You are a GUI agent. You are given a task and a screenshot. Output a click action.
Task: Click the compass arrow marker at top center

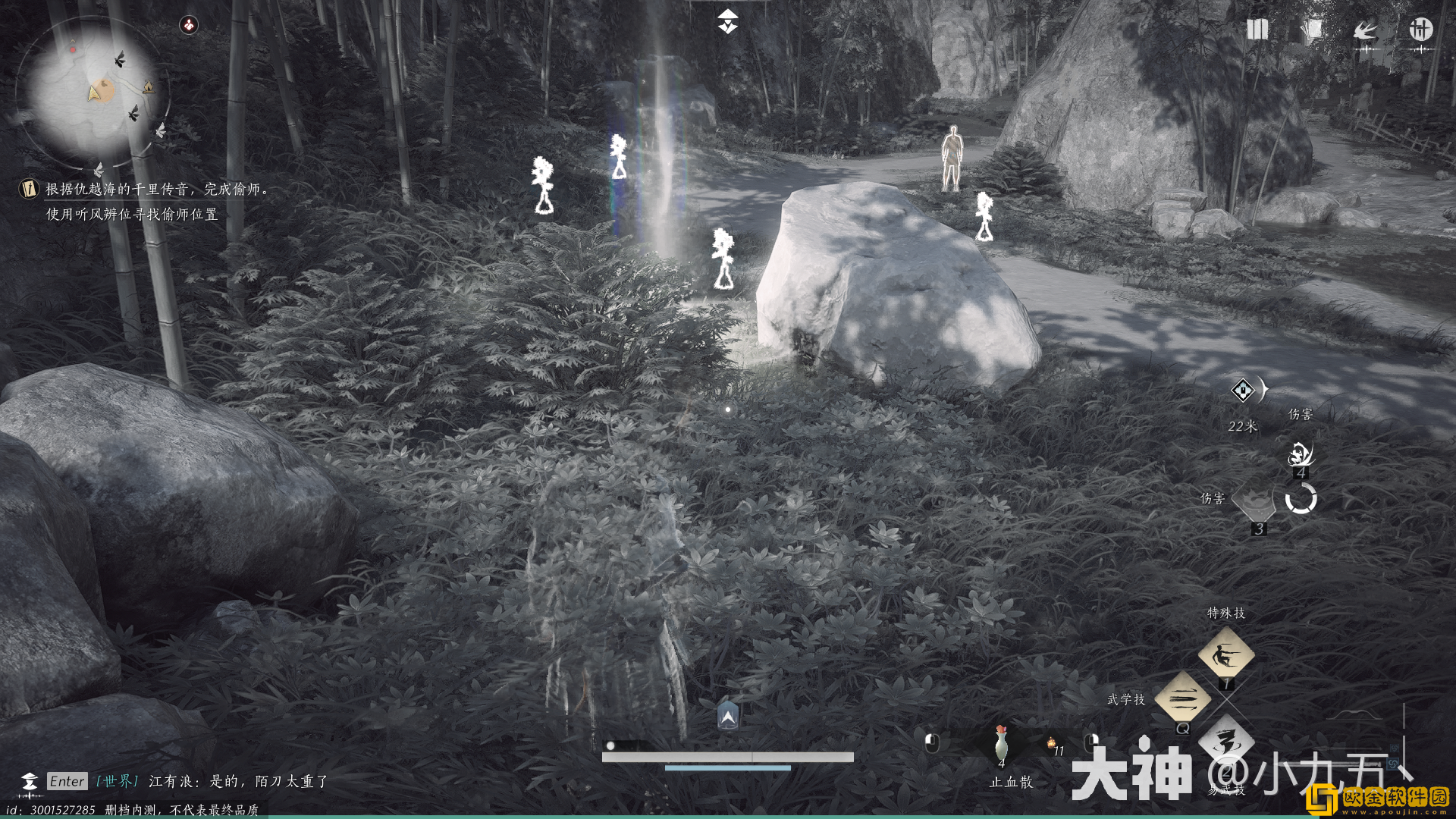click(727, 21)
